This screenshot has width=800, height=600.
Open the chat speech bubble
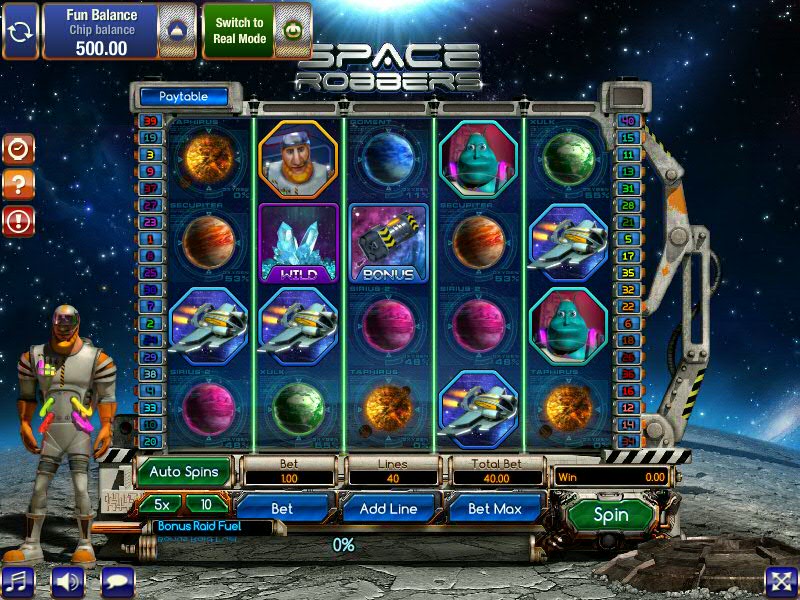coord(118,580)
